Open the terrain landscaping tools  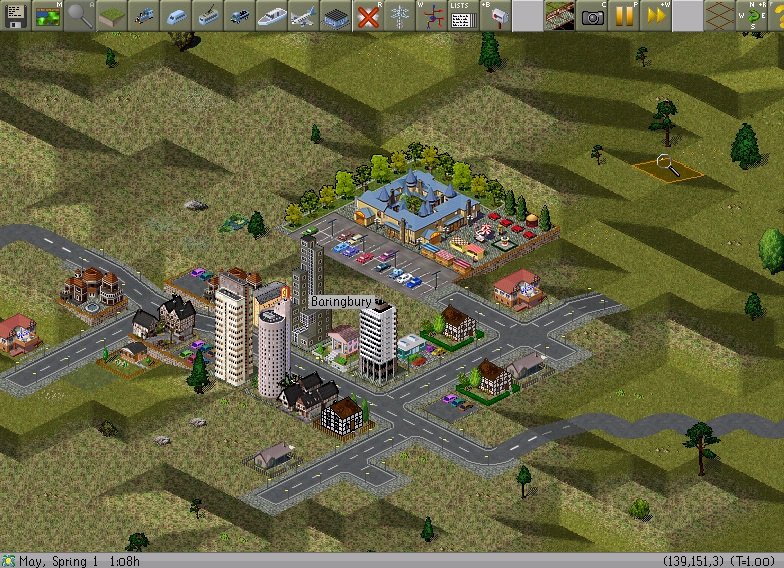[111, 15]
